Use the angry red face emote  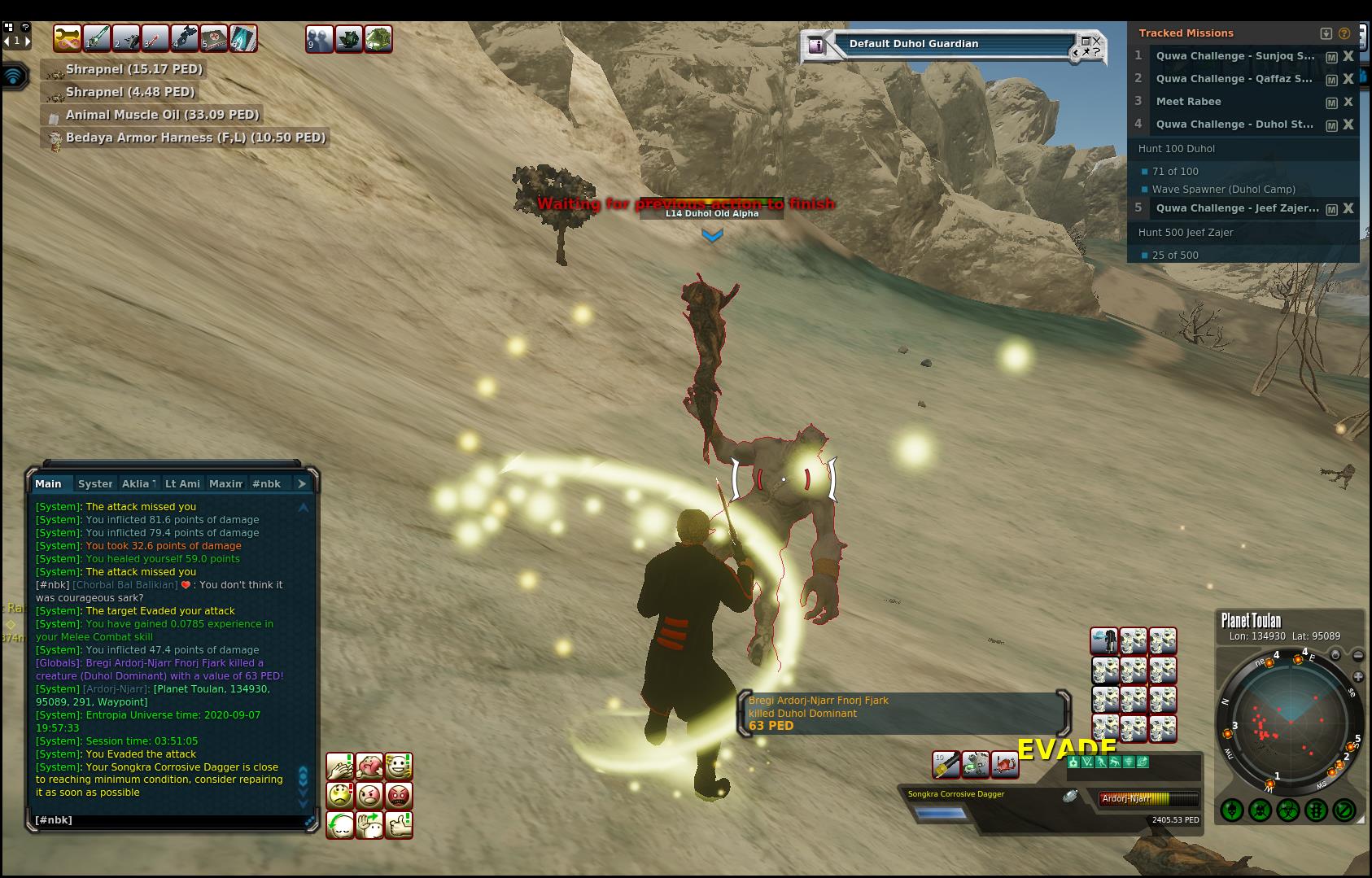(x=399, y=795)
